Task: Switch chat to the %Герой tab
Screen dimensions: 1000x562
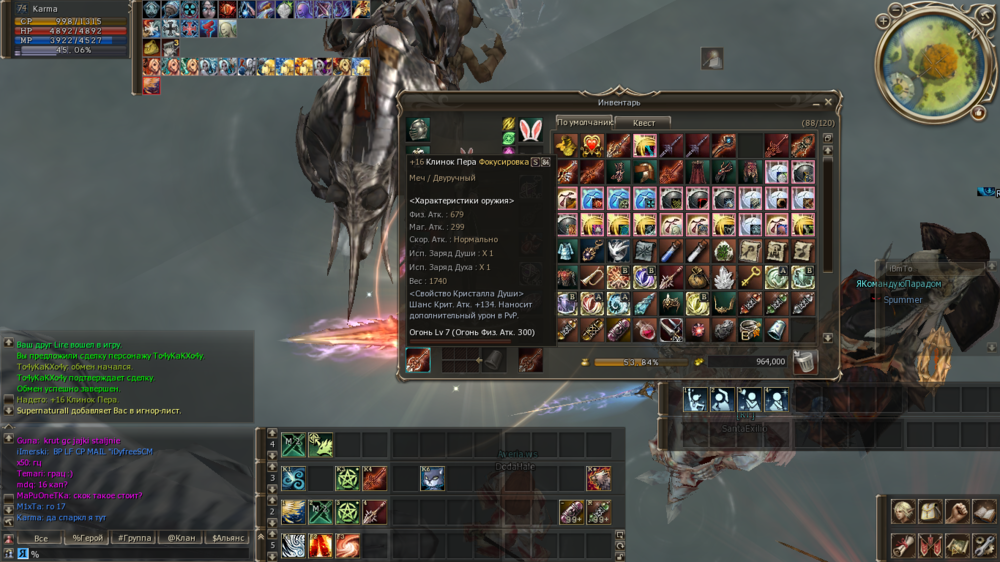Action: pos(88,538)
